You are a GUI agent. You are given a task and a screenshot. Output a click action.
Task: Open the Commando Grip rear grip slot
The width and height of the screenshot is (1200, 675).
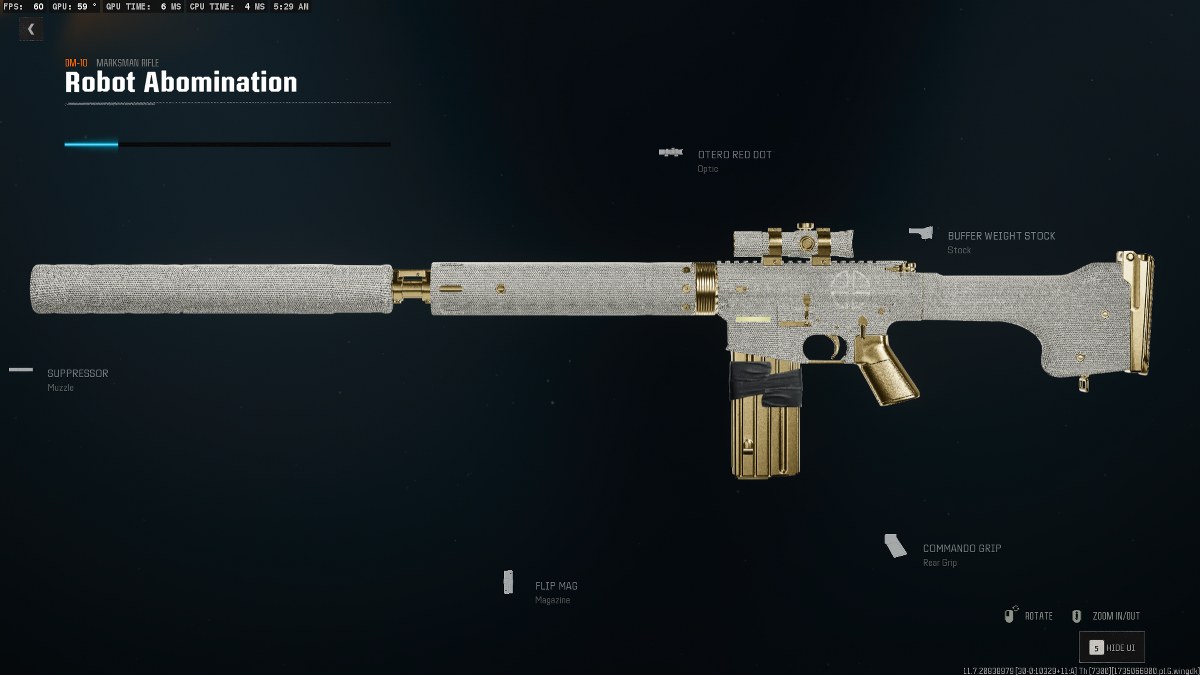pos(961,549)
